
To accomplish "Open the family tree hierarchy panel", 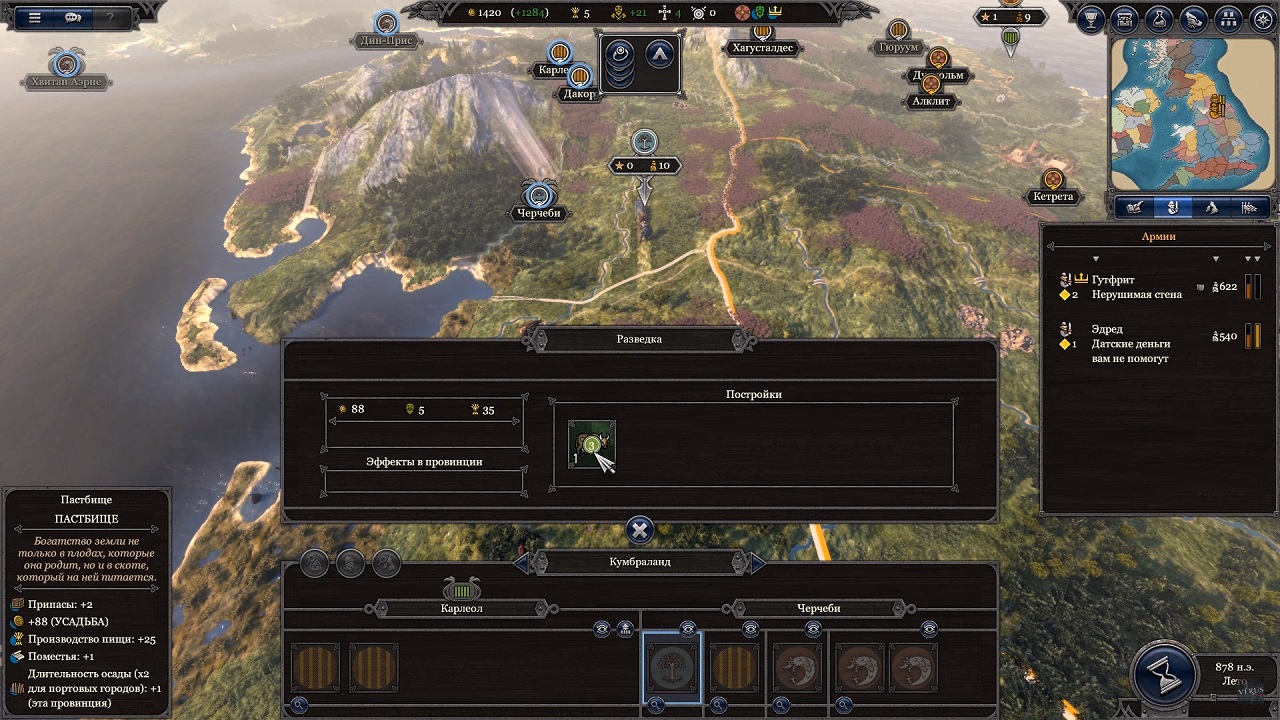I will 1227,18.
